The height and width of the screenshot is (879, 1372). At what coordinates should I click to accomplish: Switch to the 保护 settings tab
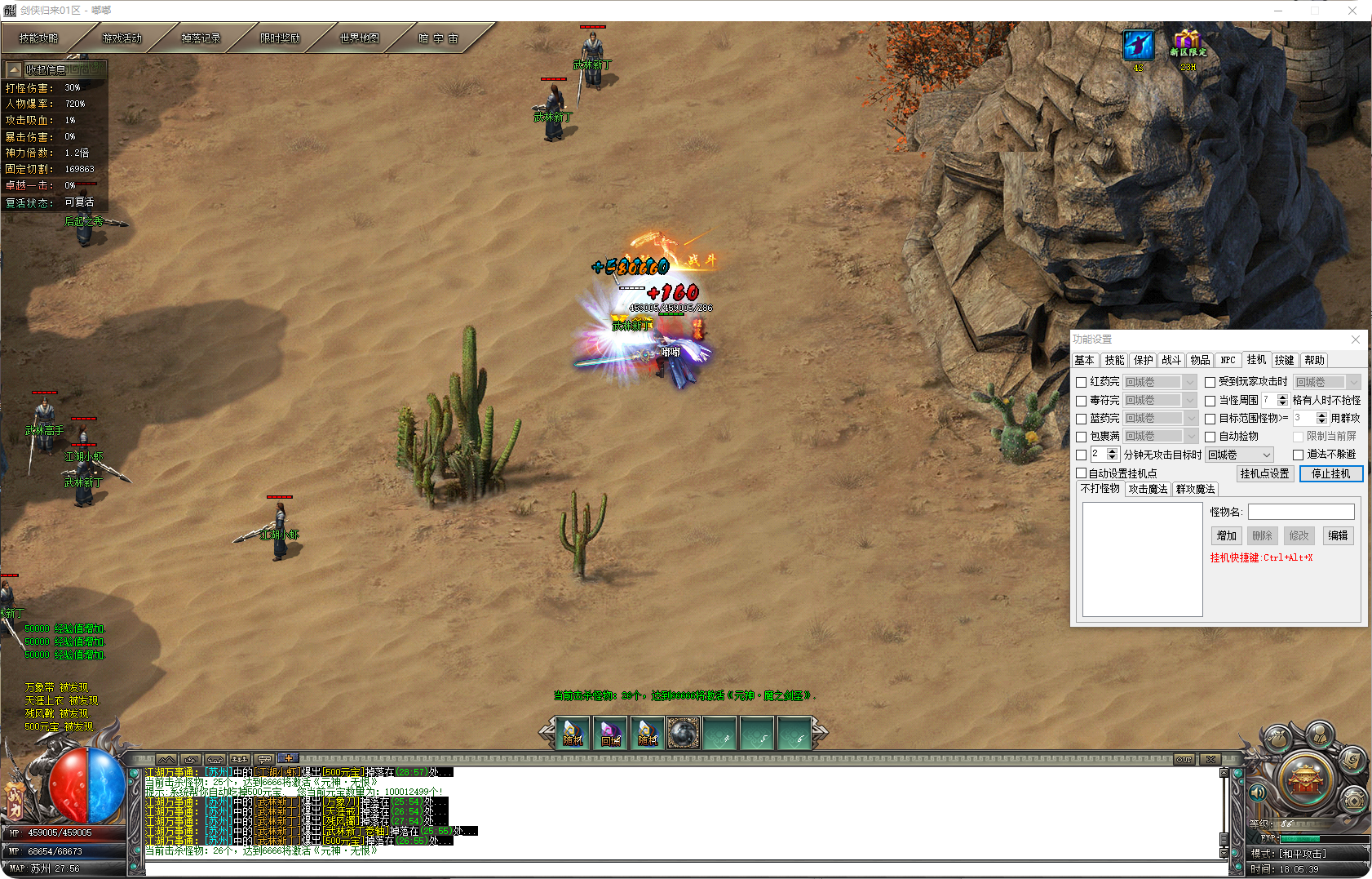coord(1143,360)
